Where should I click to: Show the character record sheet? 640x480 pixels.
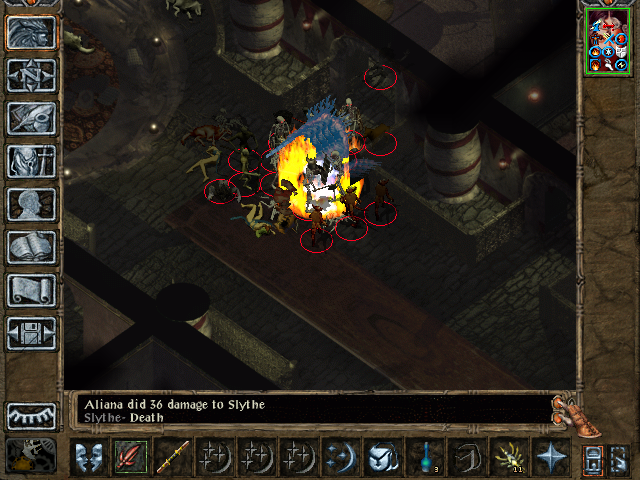coord(31,204)
